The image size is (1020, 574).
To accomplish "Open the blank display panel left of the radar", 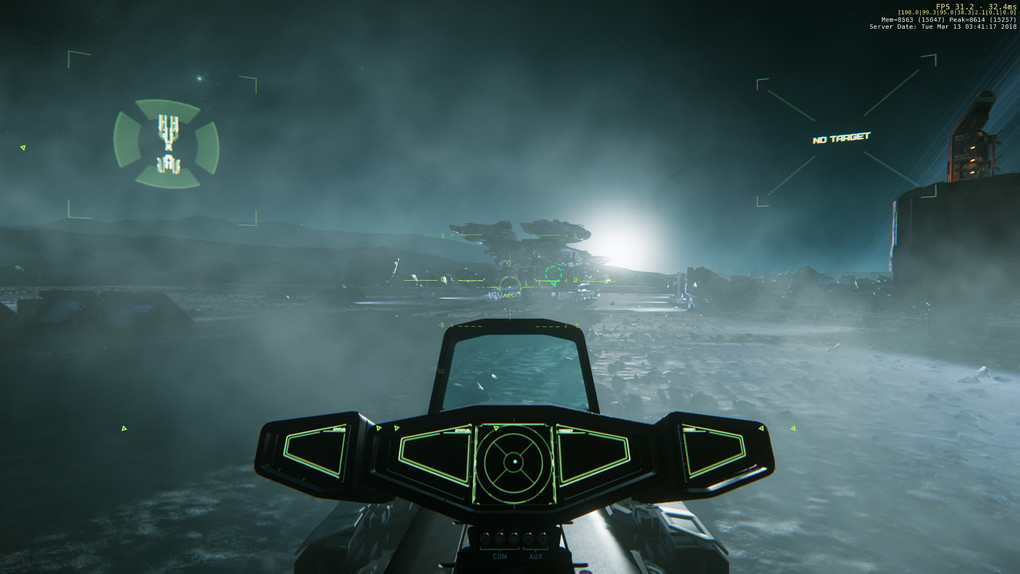I will 435,455.
